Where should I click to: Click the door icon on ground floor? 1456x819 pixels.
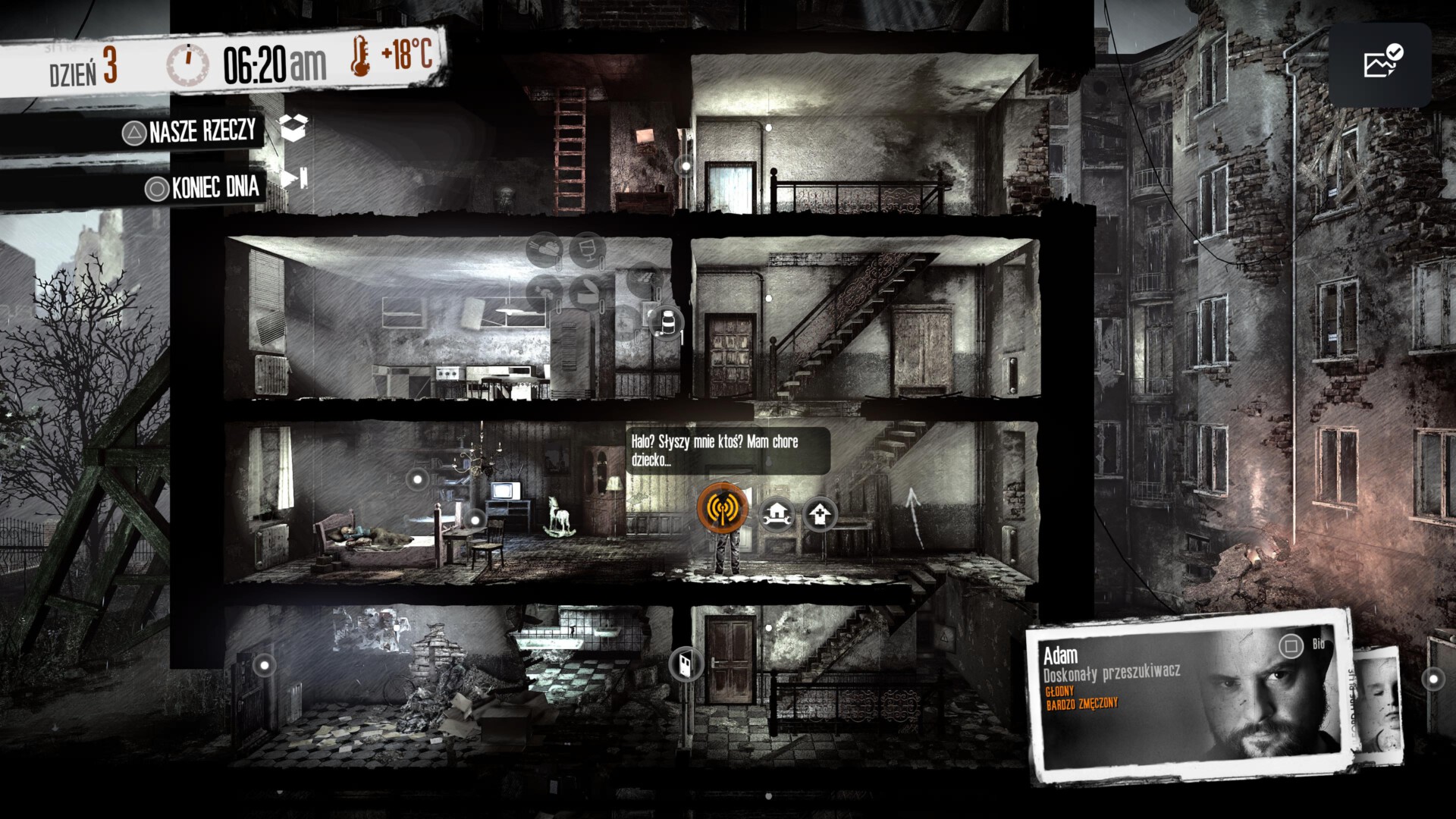click(x=686, y=664)
